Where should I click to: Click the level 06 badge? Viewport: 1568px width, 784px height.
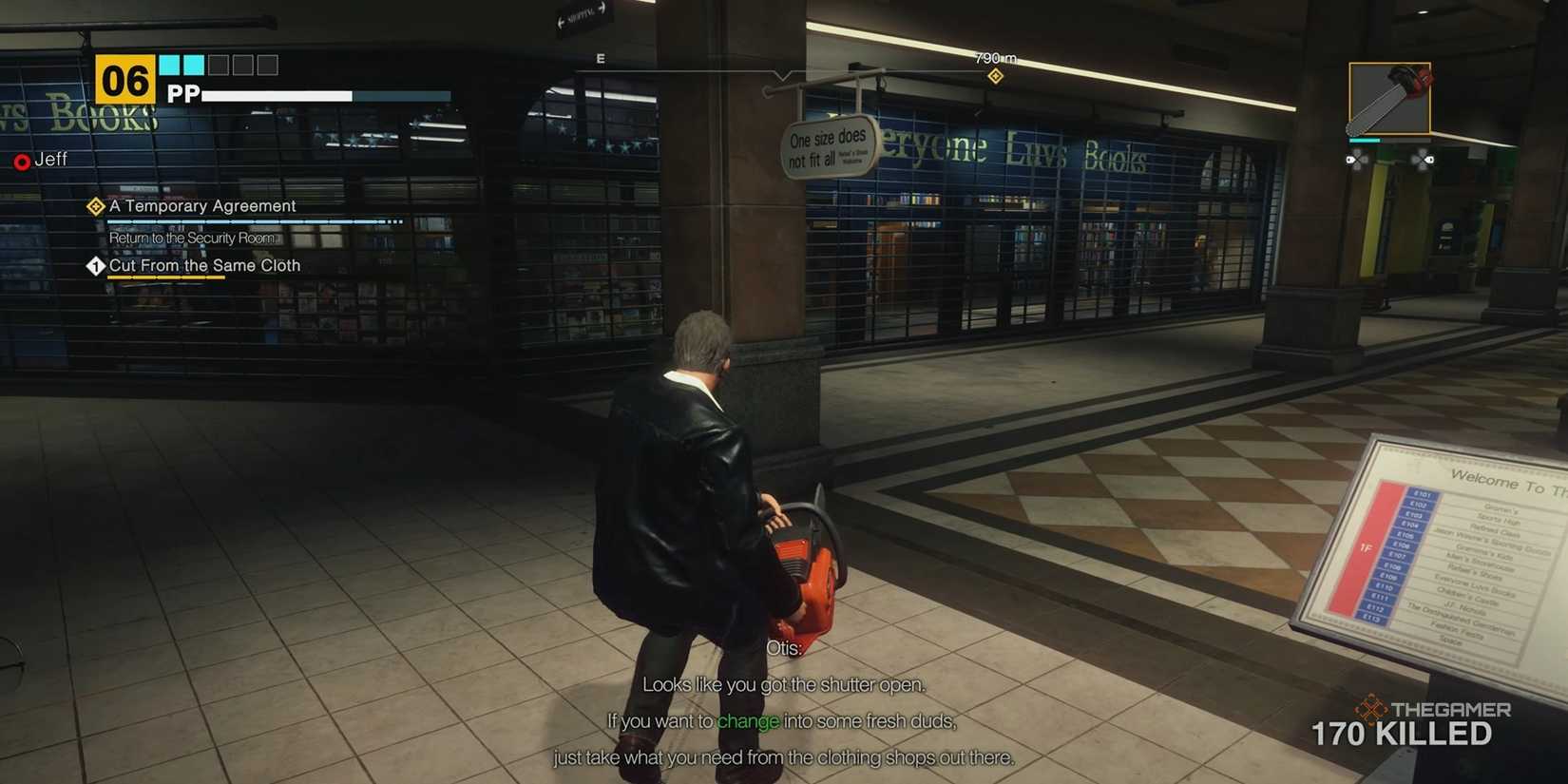click(124, 79)
